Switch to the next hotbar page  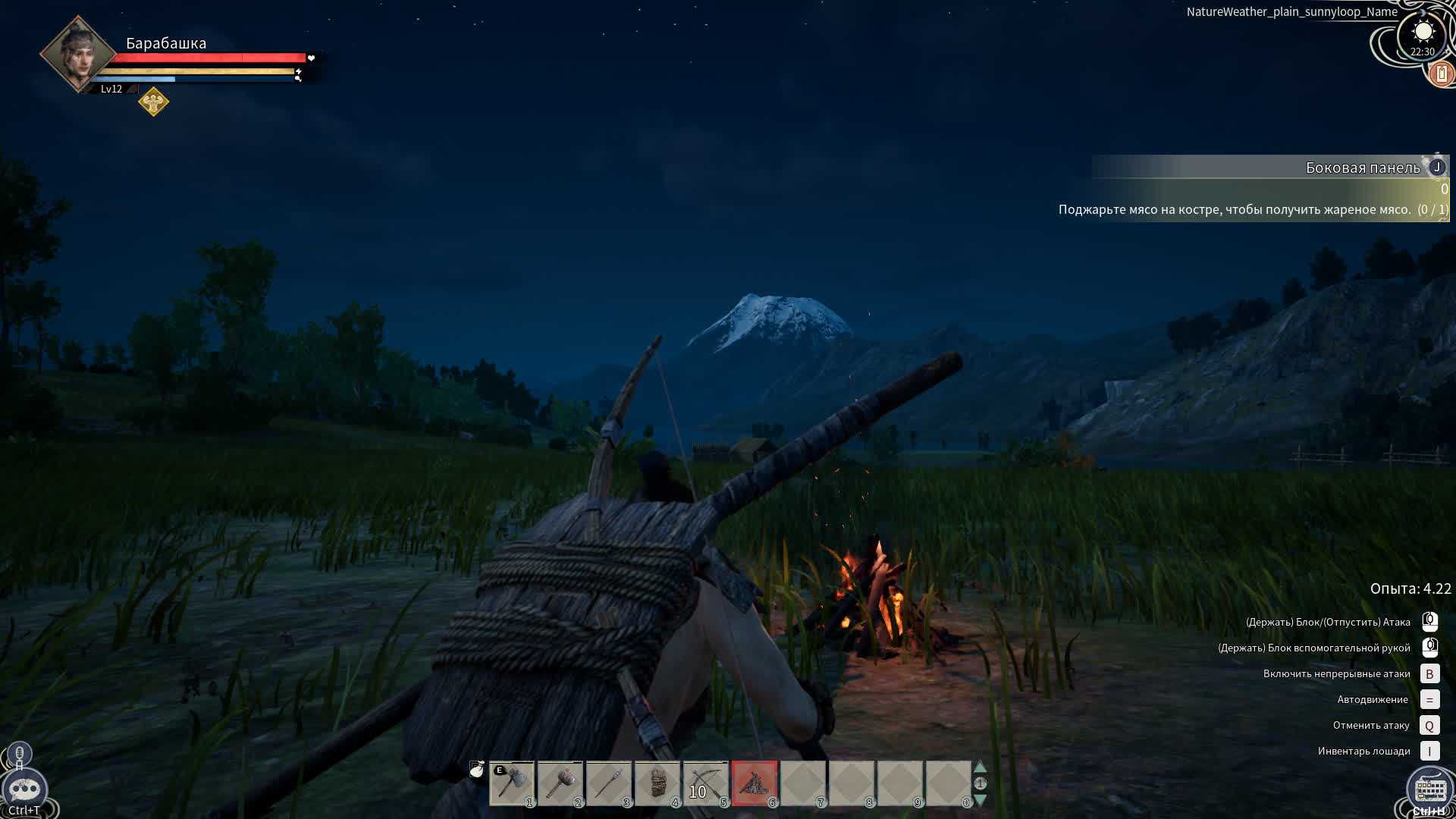tap(980, 800)
